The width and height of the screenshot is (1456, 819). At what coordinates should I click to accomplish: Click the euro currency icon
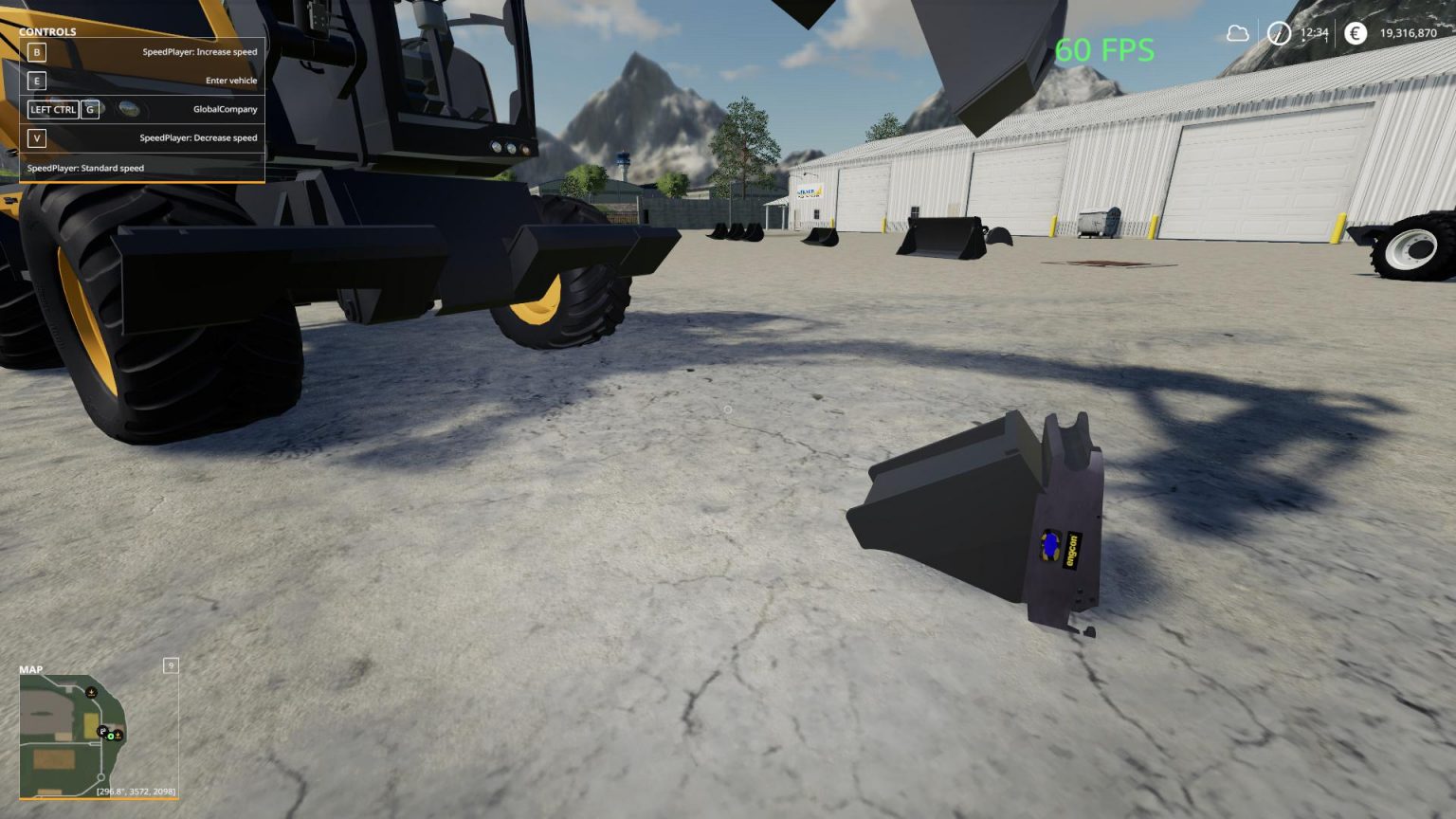[x=1356, y=33]
